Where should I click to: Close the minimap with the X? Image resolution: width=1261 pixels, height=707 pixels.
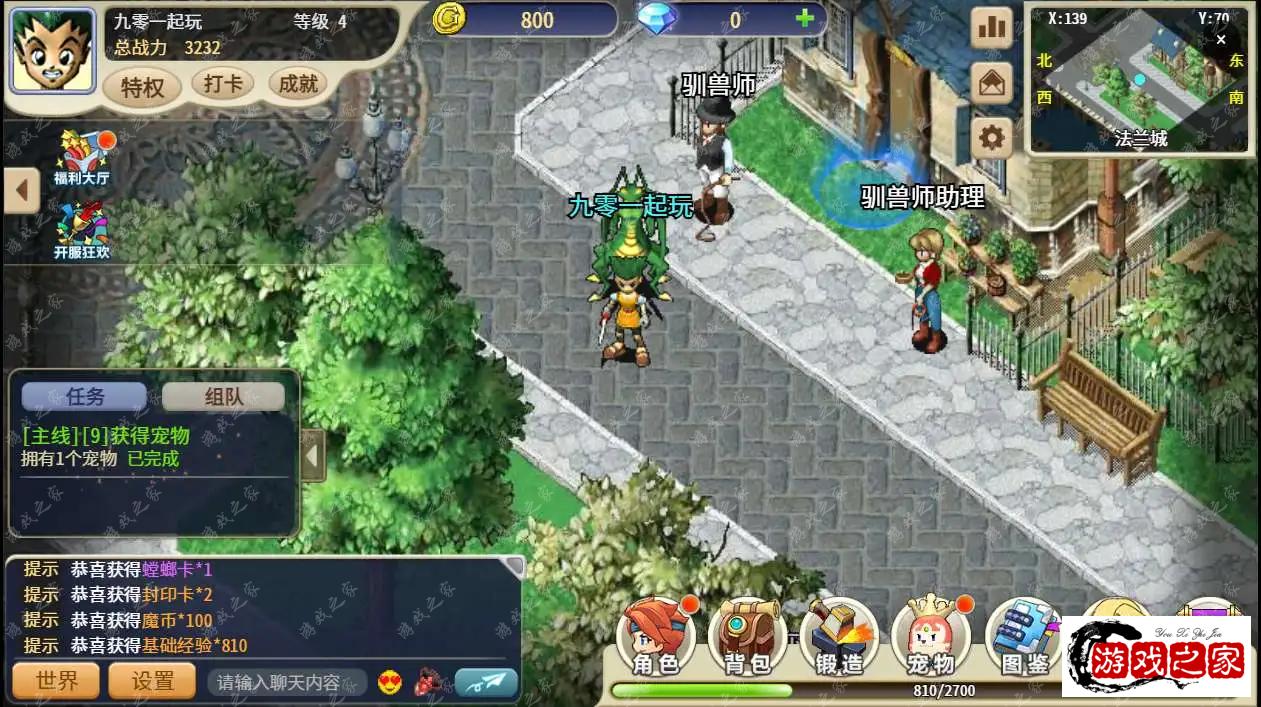[1220, 40]
